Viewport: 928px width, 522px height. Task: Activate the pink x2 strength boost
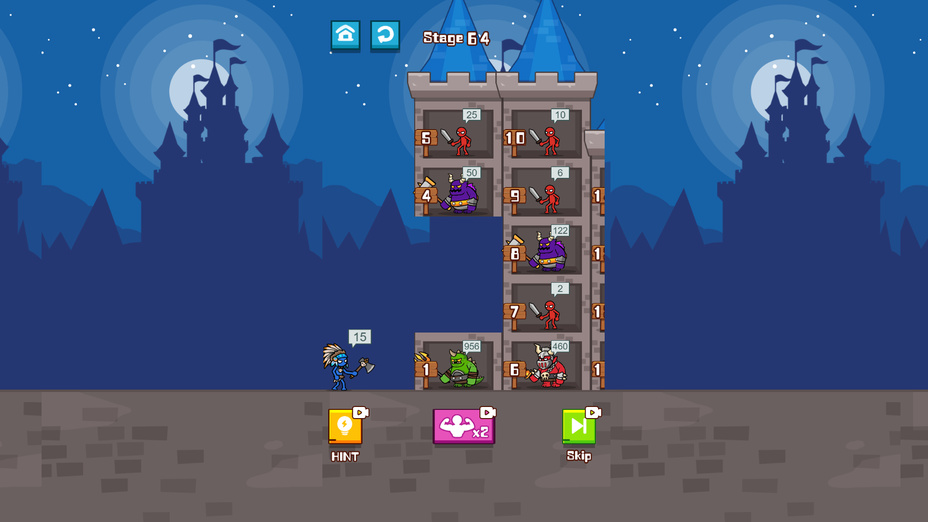click(x=463, y=427)
